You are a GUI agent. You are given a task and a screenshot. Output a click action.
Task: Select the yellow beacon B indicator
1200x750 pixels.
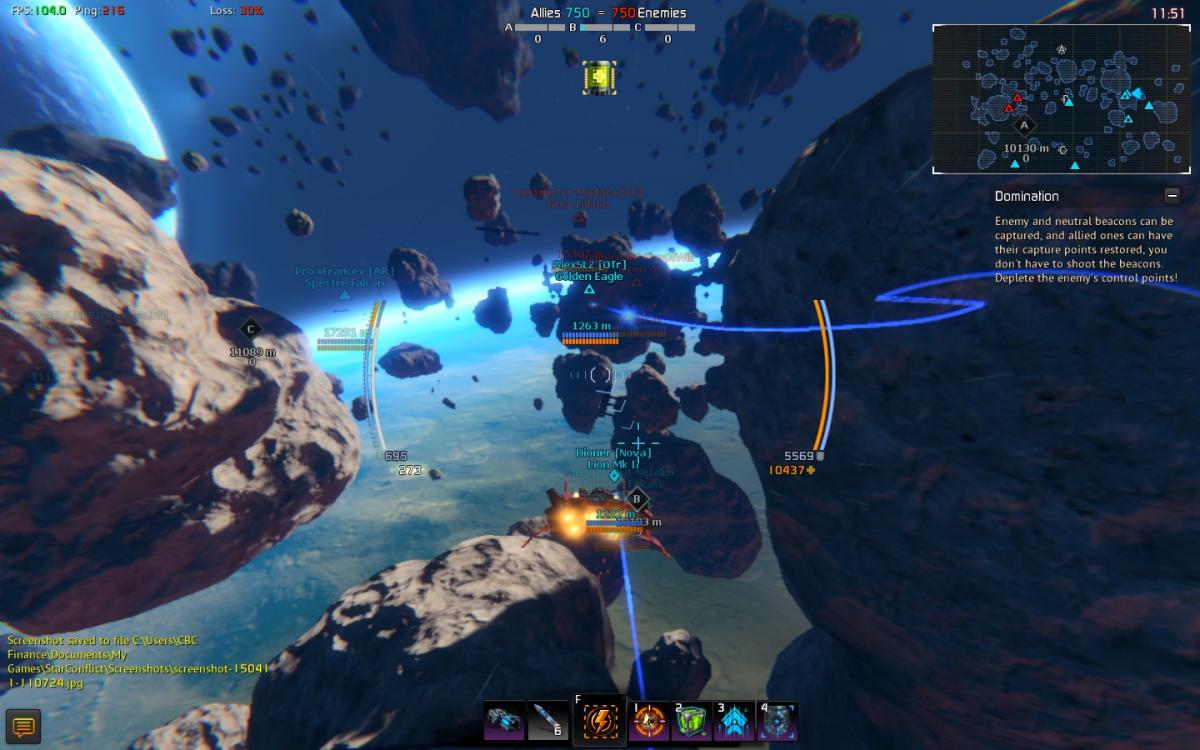[598, 76]
